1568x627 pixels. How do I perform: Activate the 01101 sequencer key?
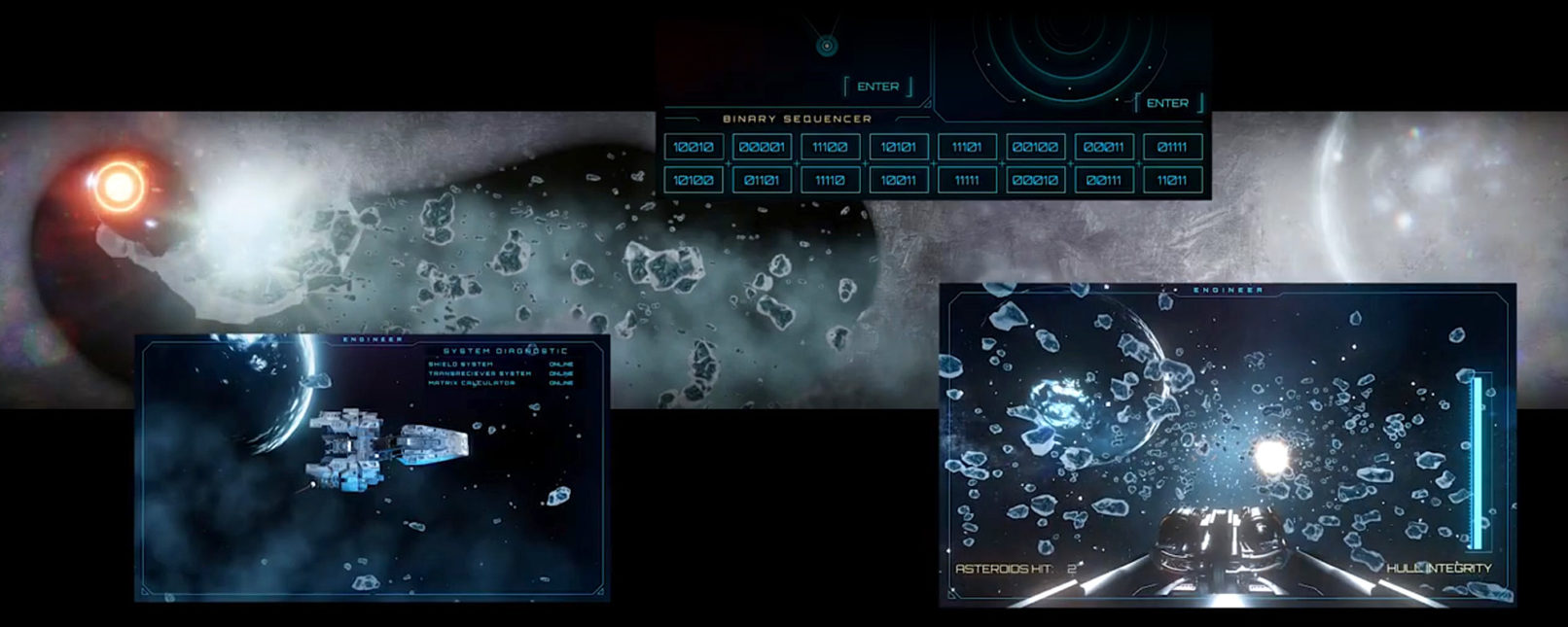(x=762, y=180)
